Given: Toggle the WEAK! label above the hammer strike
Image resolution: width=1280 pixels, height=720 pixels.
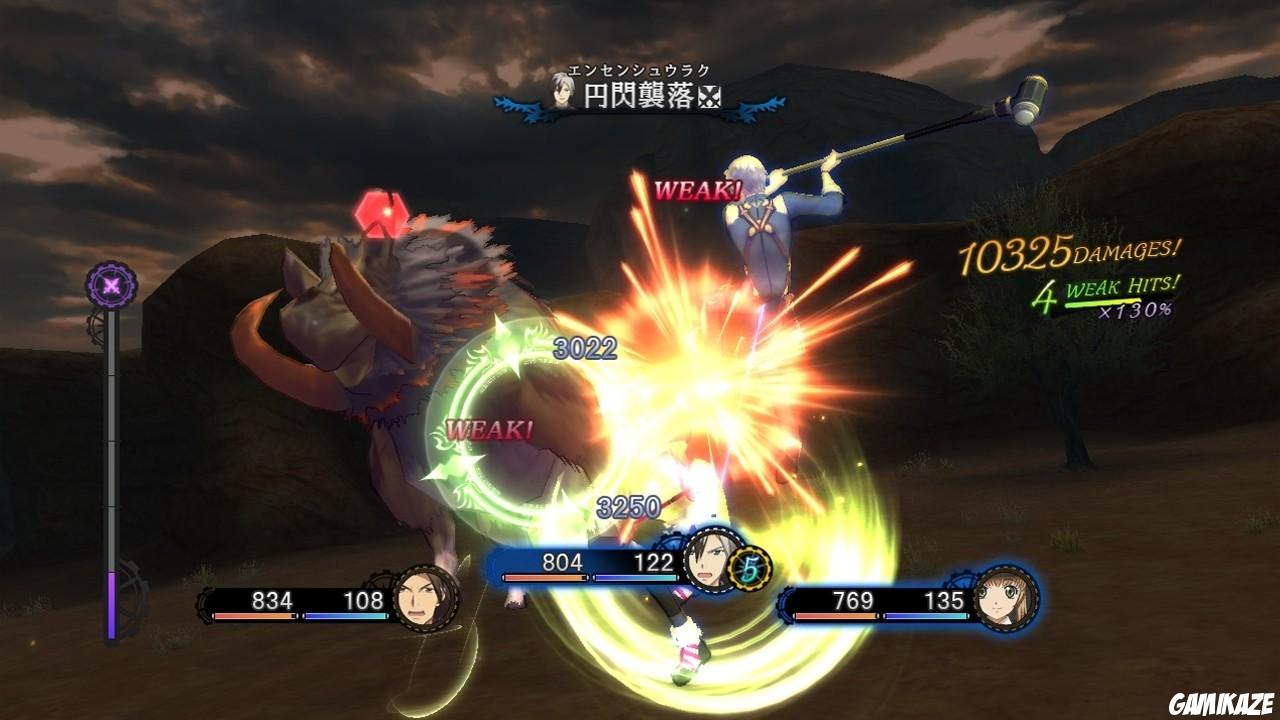Looking at the screenshot, I should click(697, 191).
